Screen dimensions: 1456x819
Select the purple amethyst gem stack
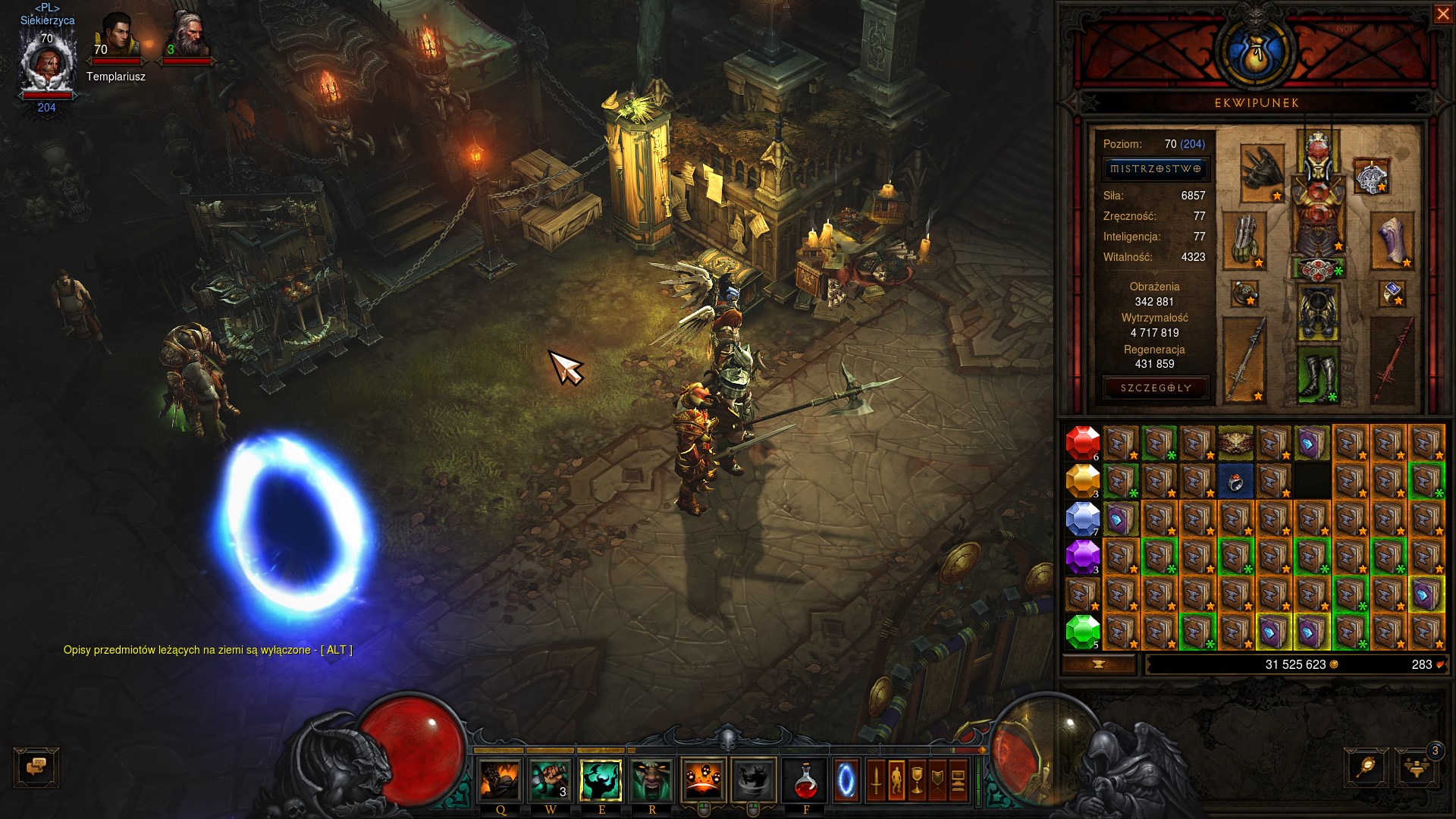[x=1082, y=557]
